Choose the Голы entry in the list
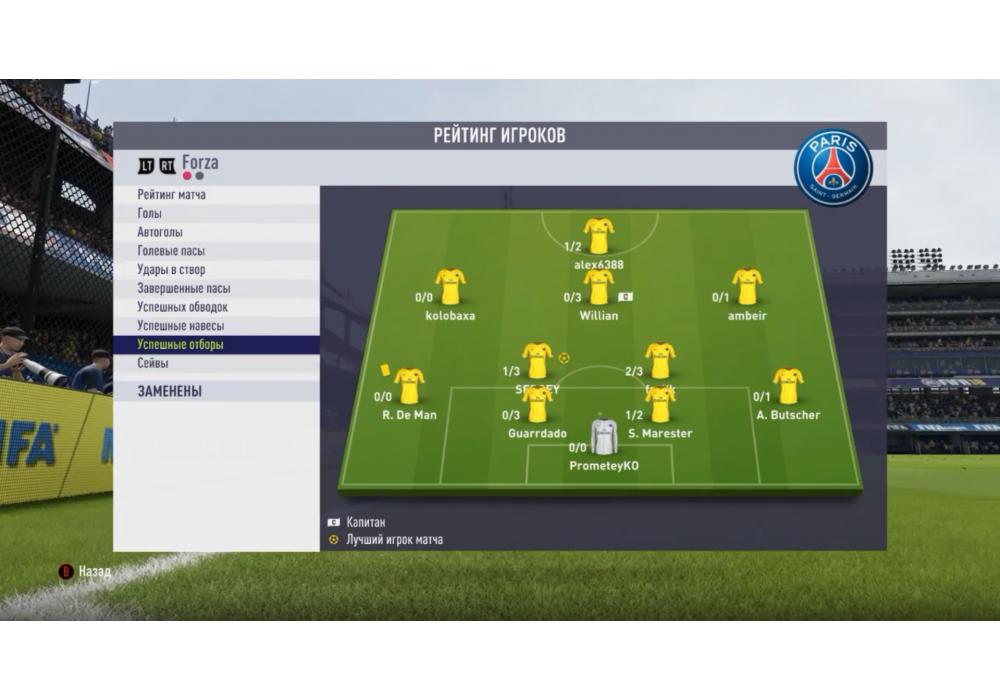This screenshot has width=1000, height=700. pyautogui.click(x=150, y=214)
